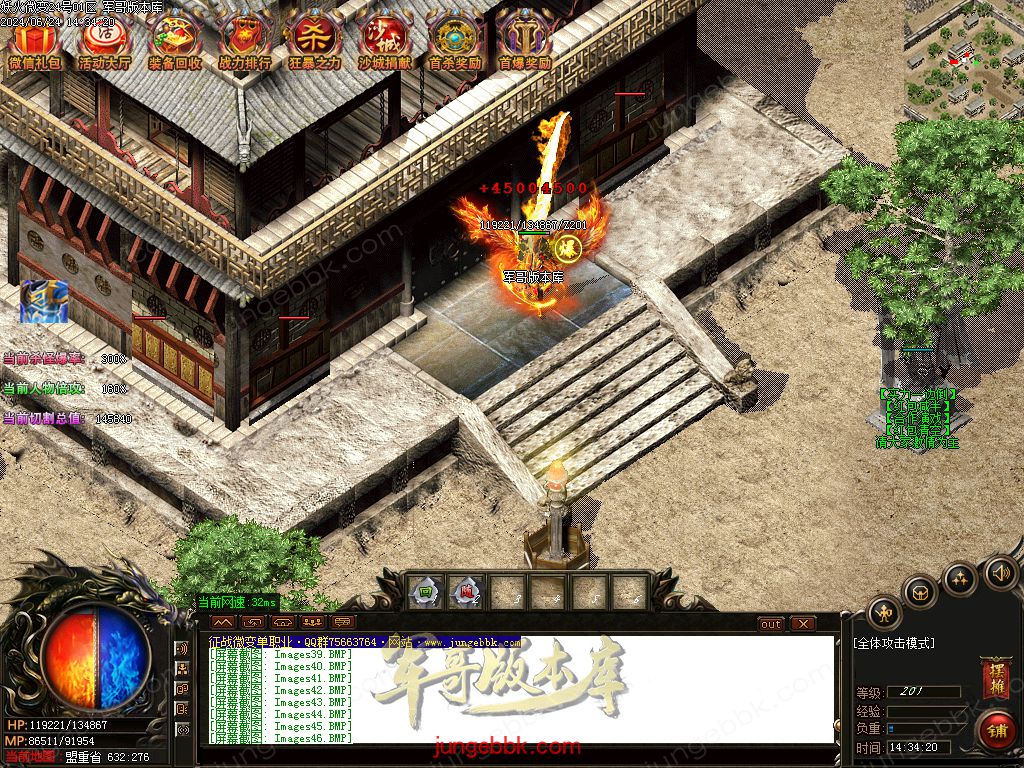The height and width of the screenshot is (768, 1024).
Task: Switch the 全体攻击模式 attack mode label
Action: pos(895,643)
